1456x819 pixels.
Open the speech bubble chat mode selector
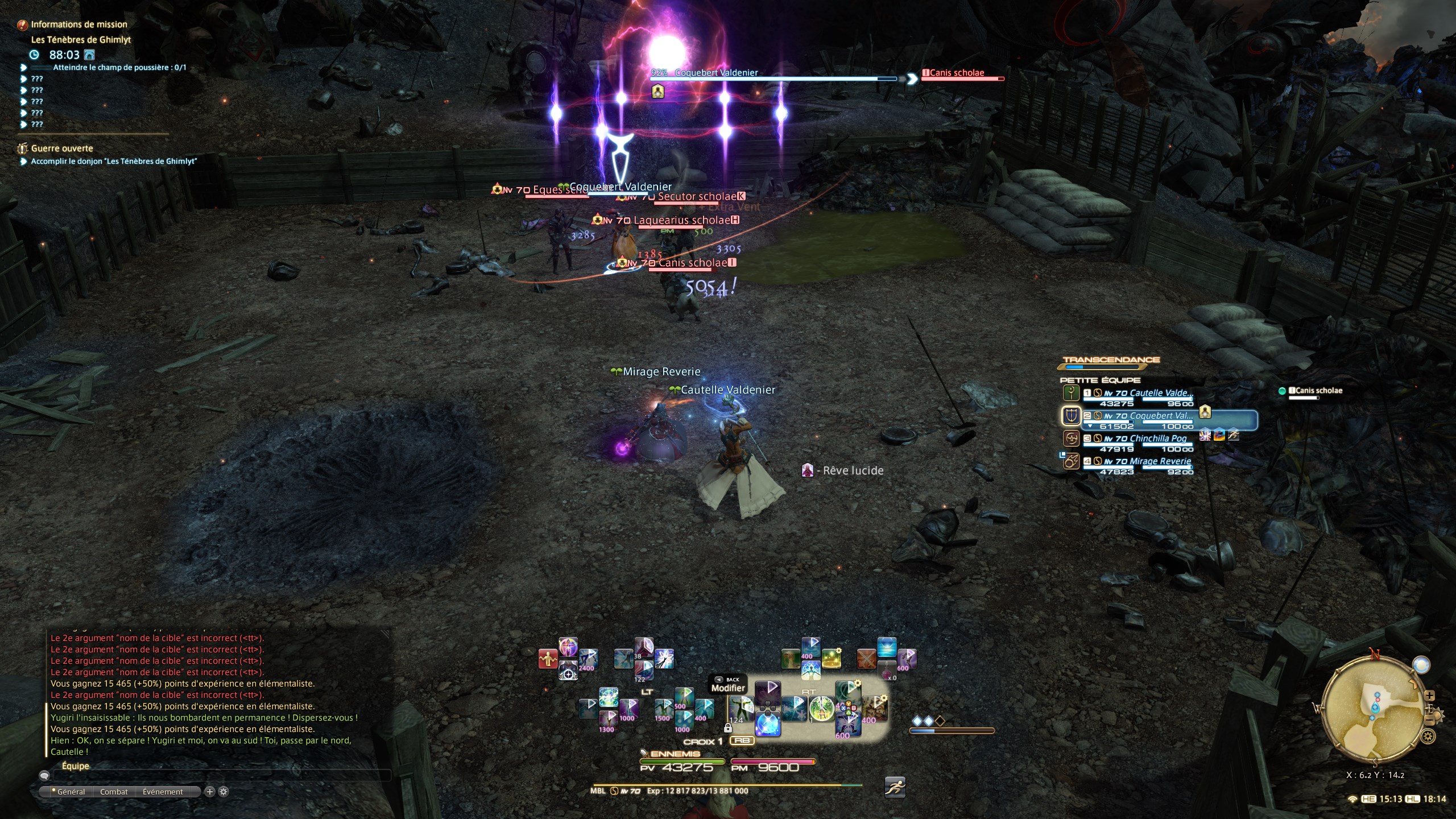point(44,775)
